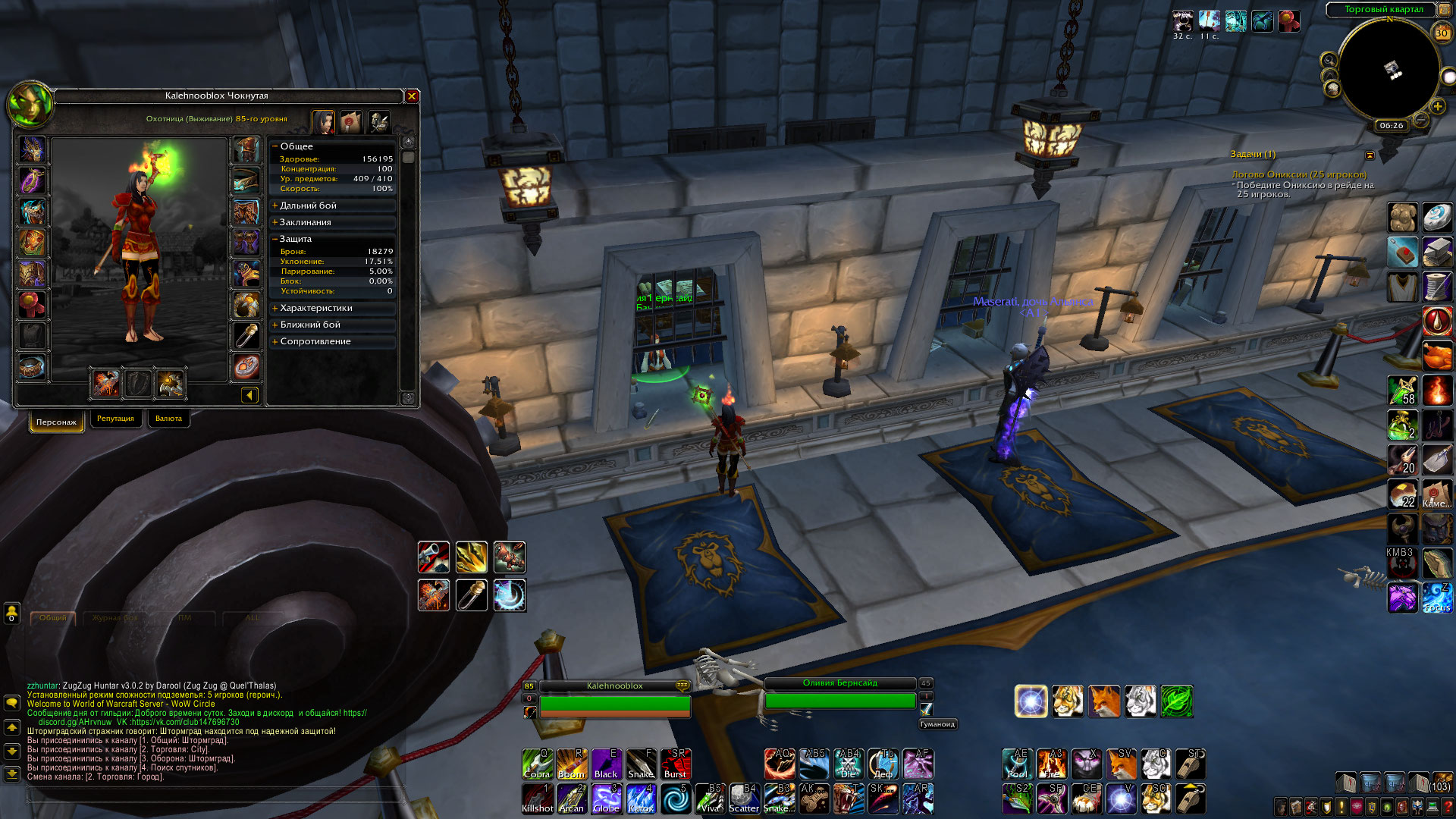
Task: Cast the Cobra shot ability
Action: click(538, 764)
